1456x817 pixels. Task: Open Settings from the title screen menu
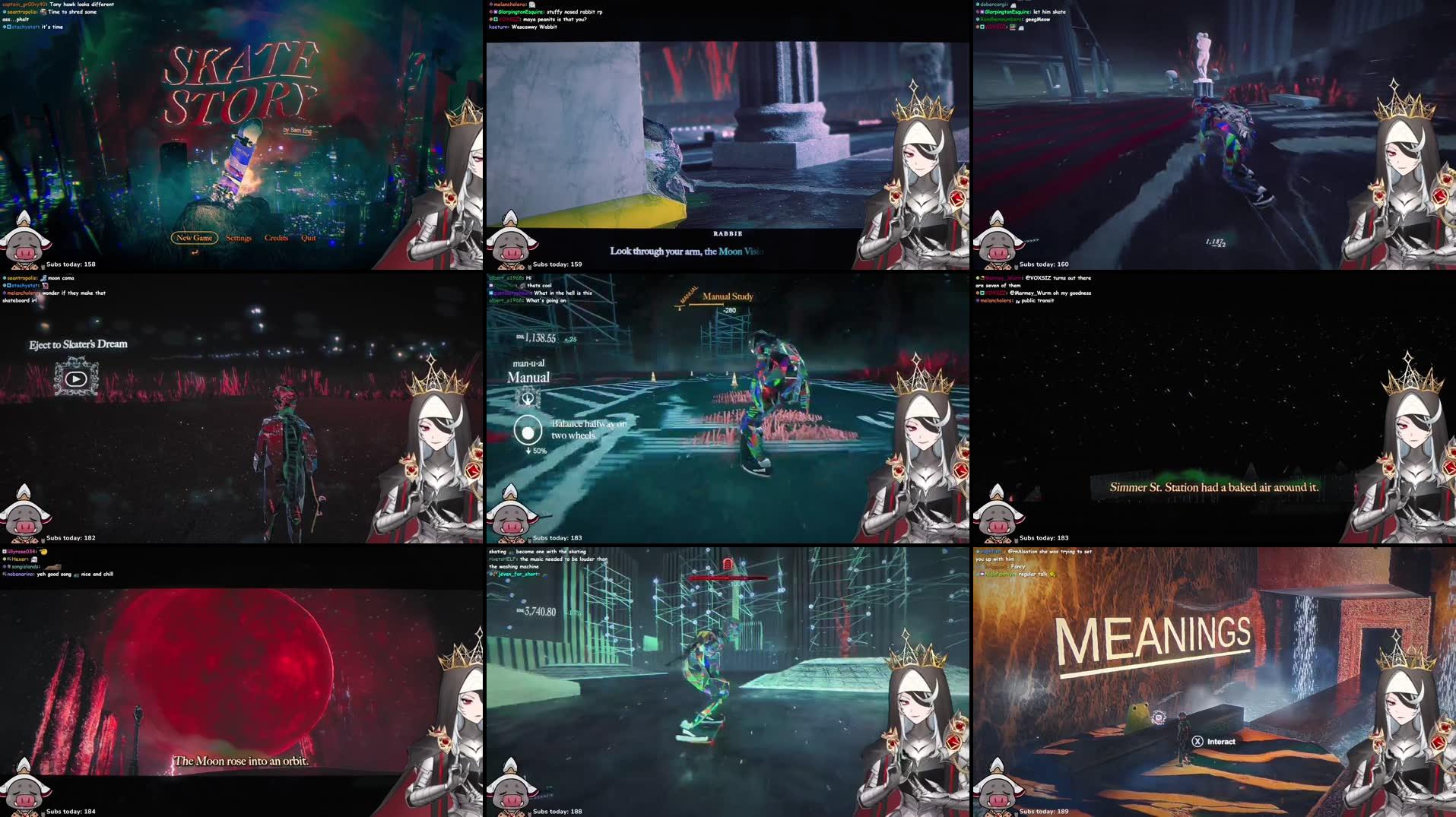pos(239,238)
